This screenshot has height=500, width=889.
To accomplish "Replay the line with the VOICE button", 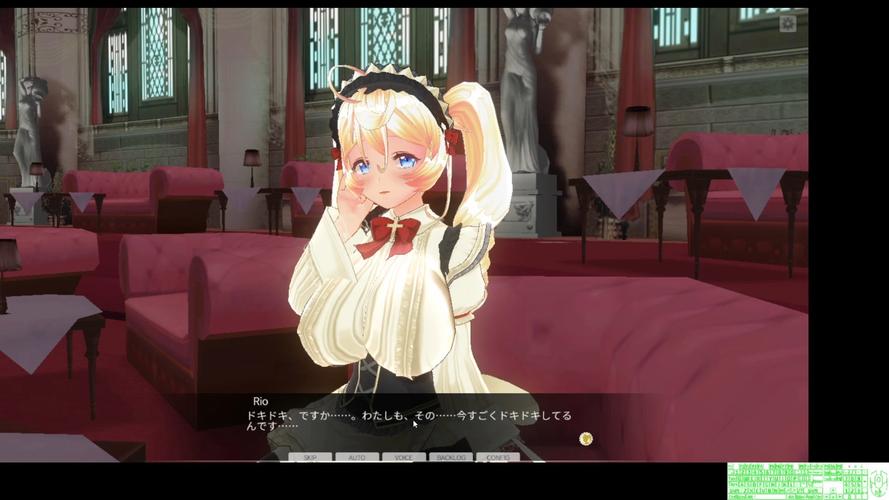I will coord(403,457).
